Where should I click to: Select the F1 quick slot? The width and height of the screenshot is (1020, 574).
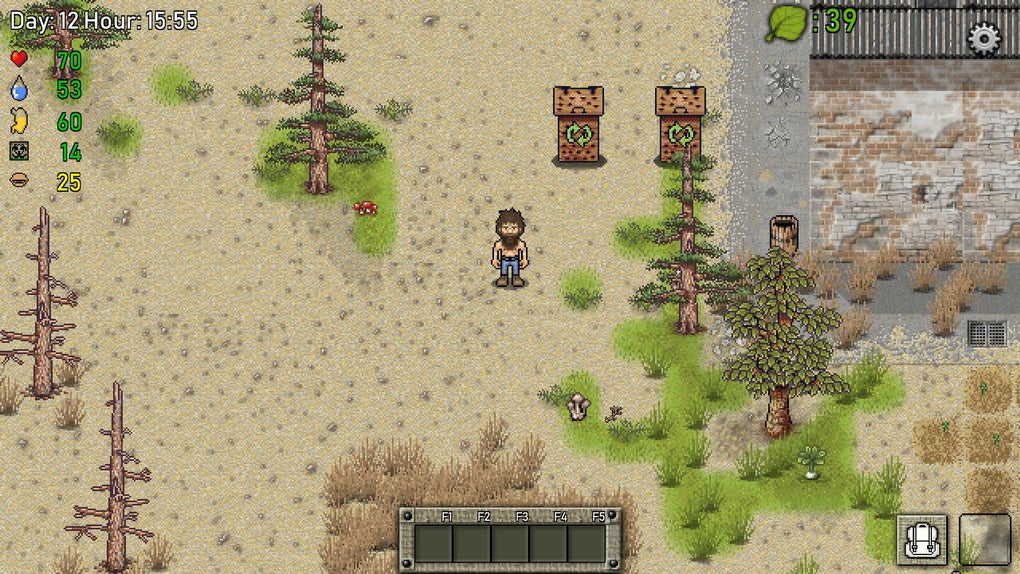click(434, 543)
